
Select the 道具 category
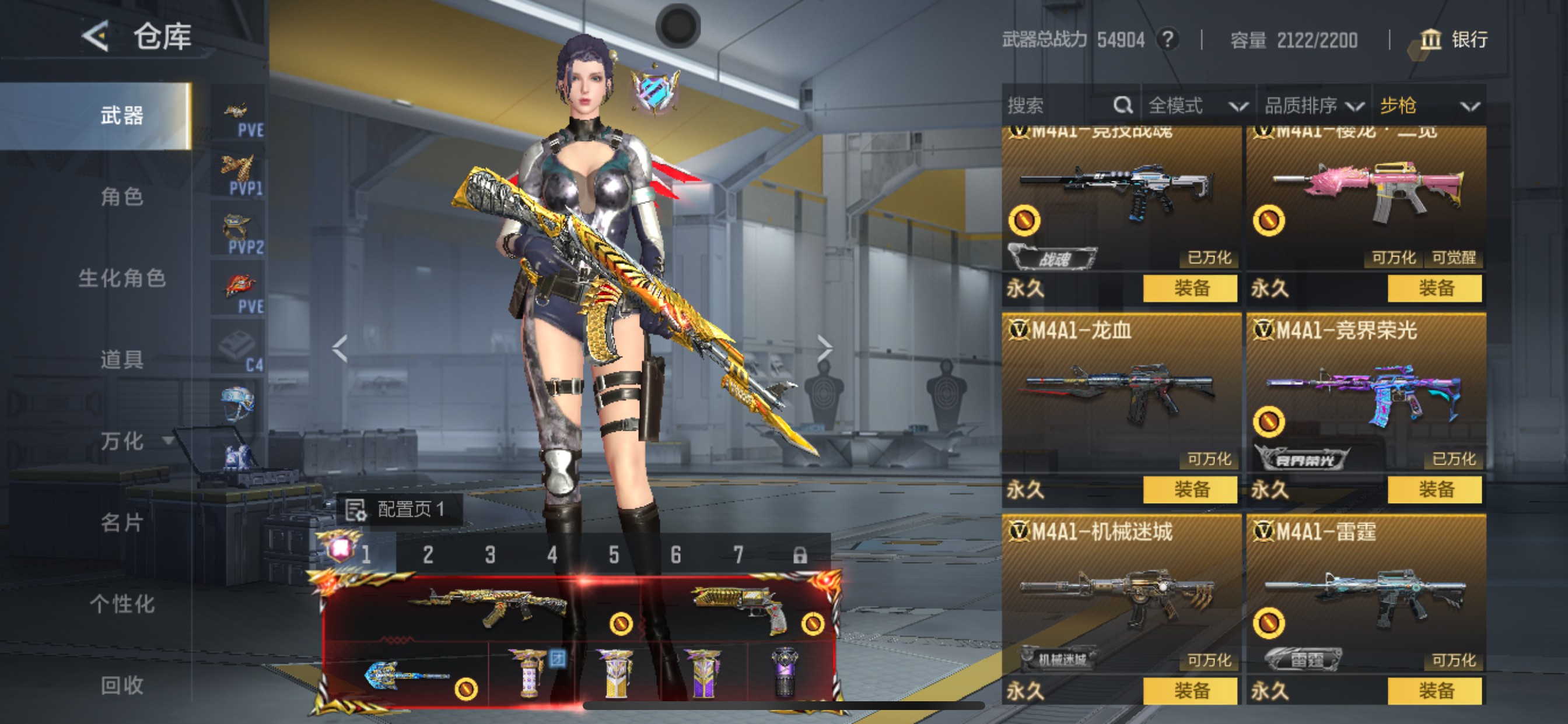[122, 360]
